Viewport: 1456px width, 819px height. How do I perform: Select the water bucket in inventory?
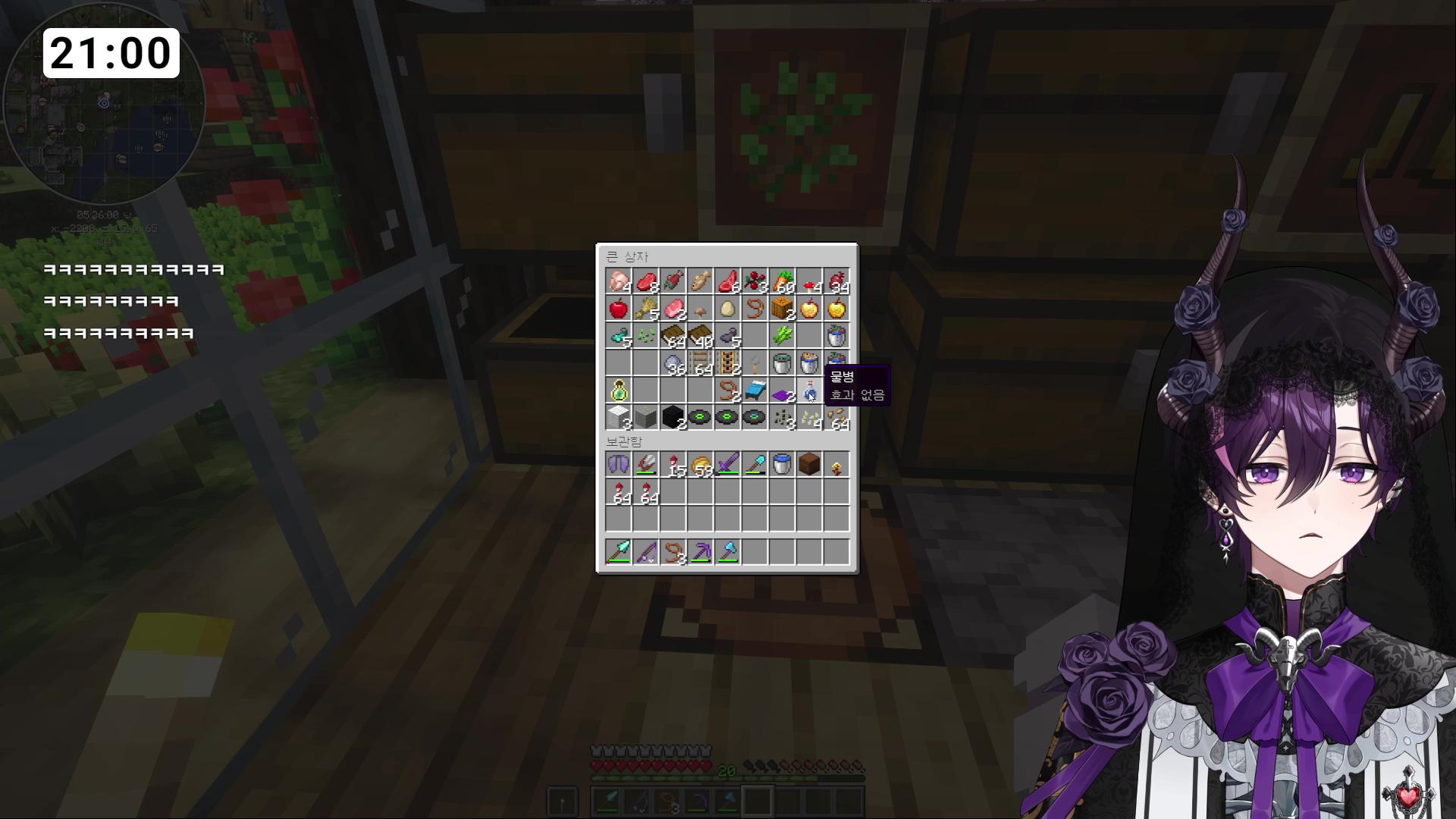(782, 465)
